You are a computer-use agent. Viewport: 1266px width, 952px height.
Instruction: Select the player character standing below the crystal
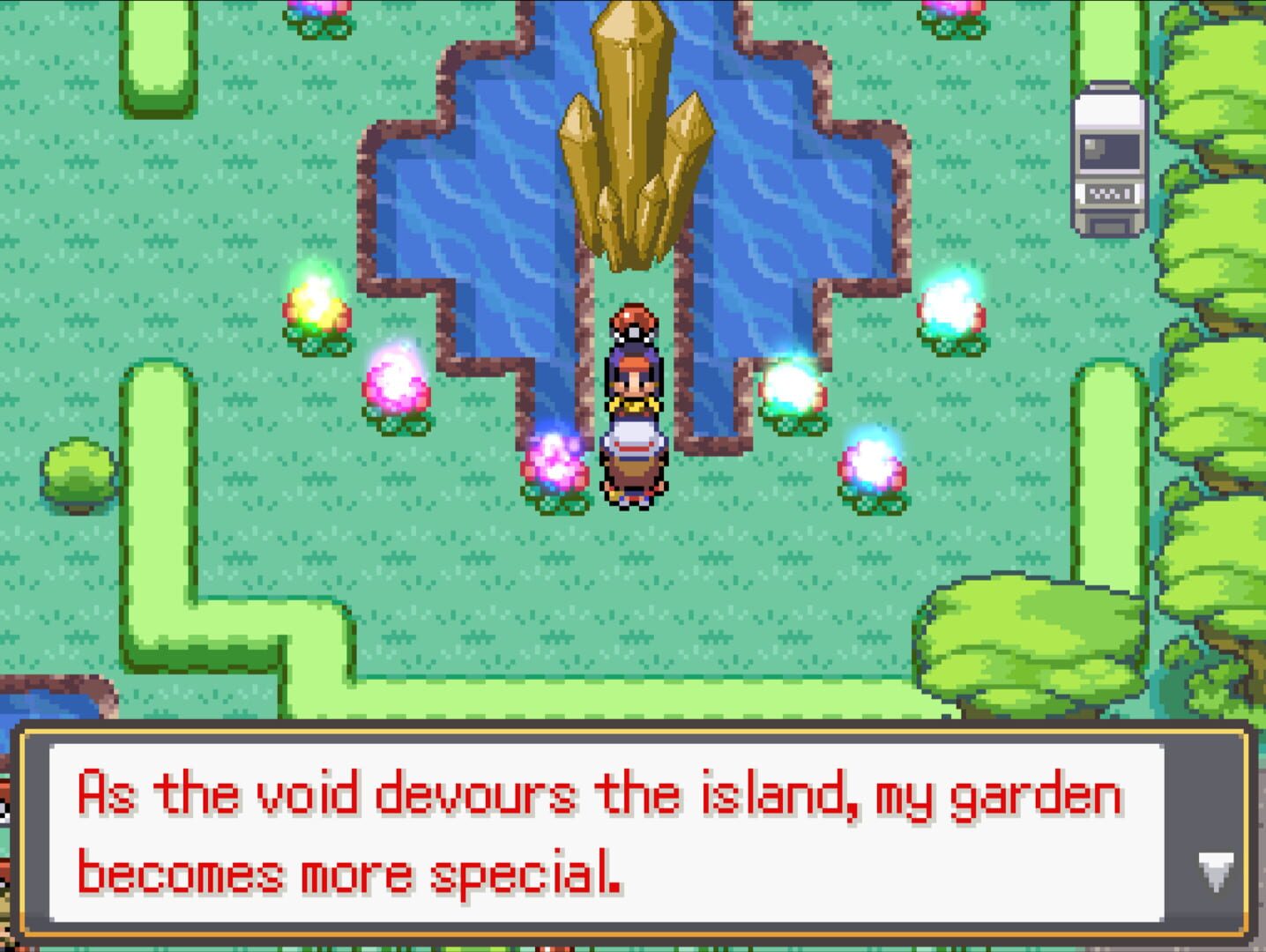pyautogui.click(x=633, y=379)
